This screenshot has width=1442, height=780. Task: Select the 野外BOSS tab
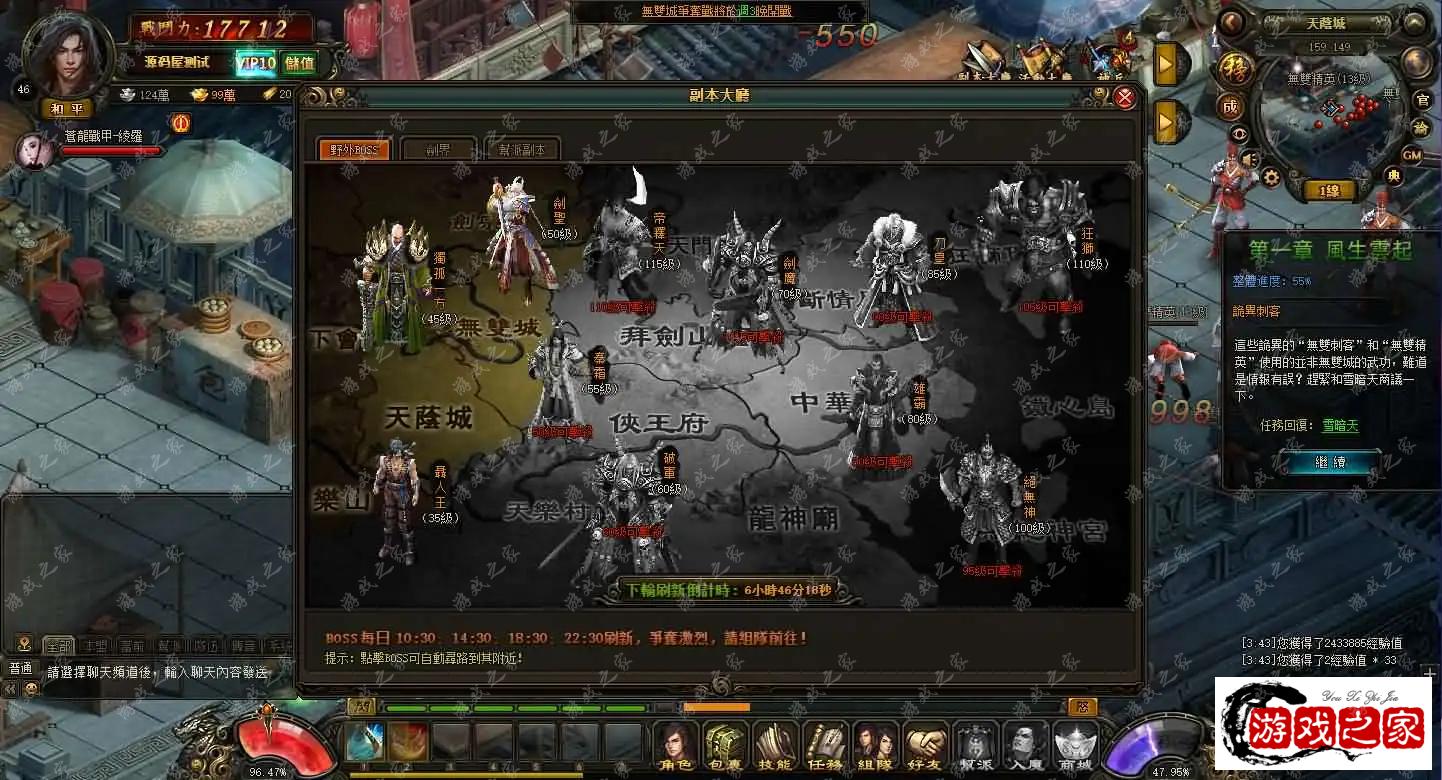tap(354, 150)
